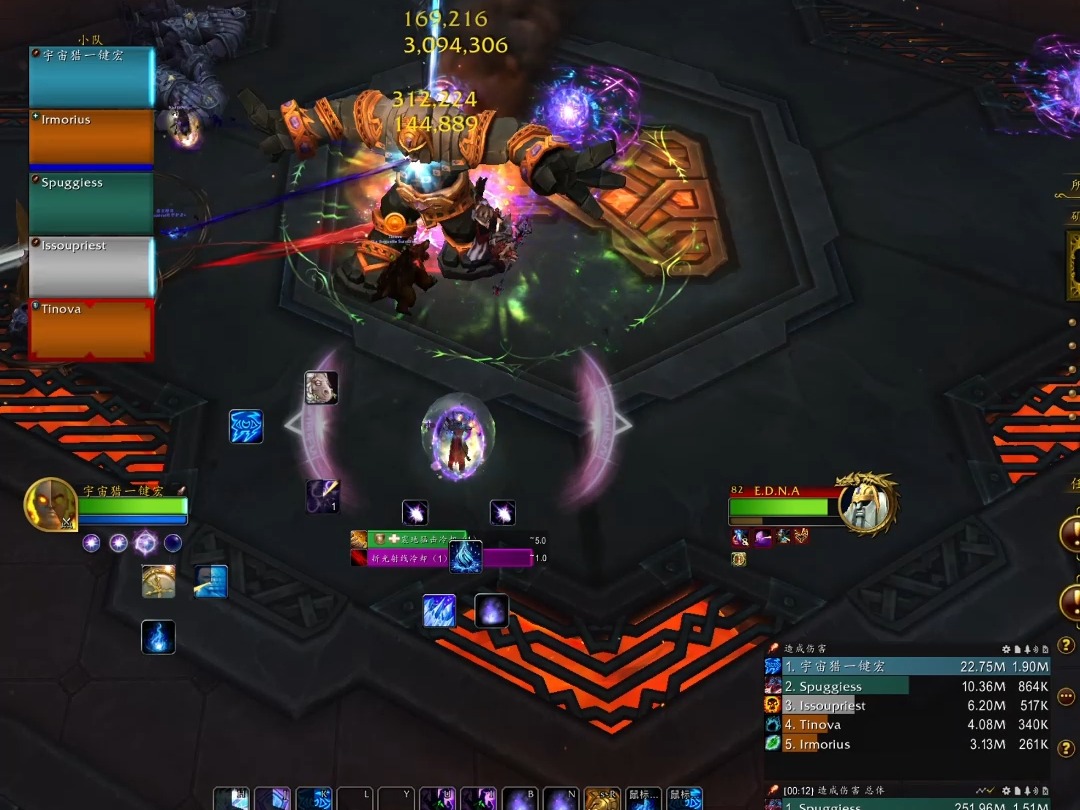Click the ice shards ability icon
1080x810 pixels.
439,611
